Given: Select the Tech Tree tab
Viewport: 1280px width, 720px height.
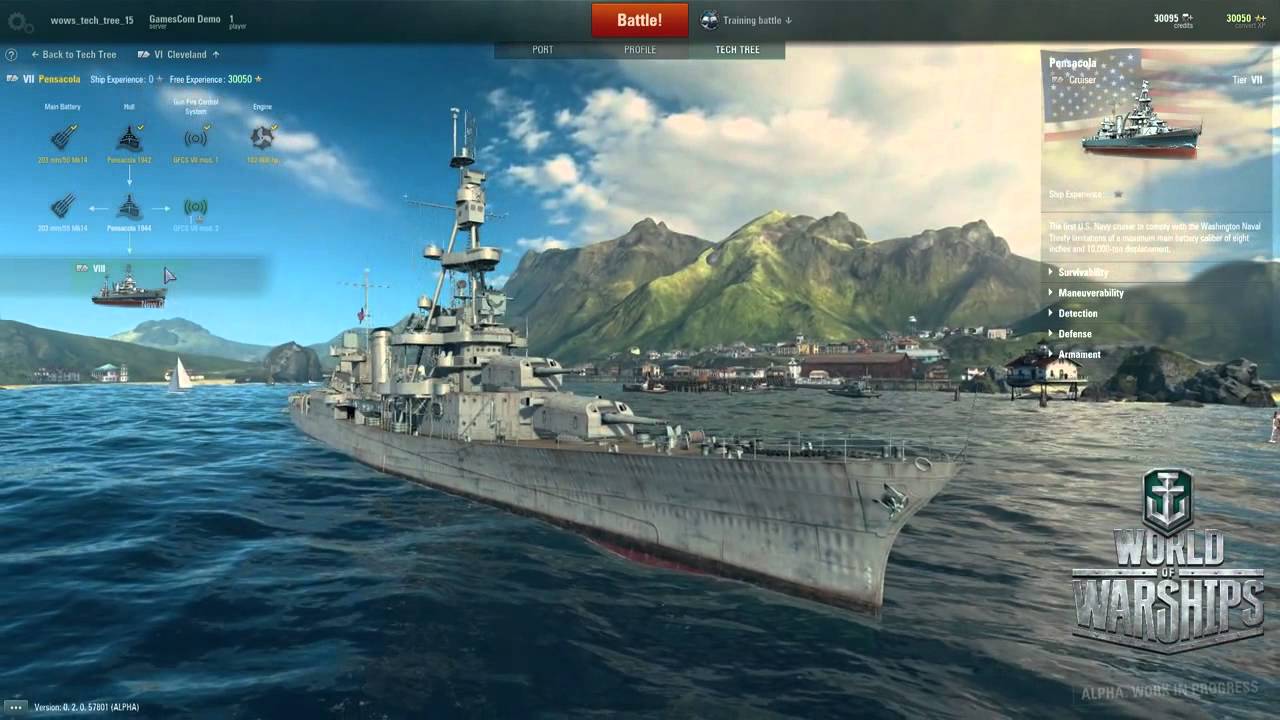Looking at the screenshot, I should pyautogui.click(x=737, y=50).
